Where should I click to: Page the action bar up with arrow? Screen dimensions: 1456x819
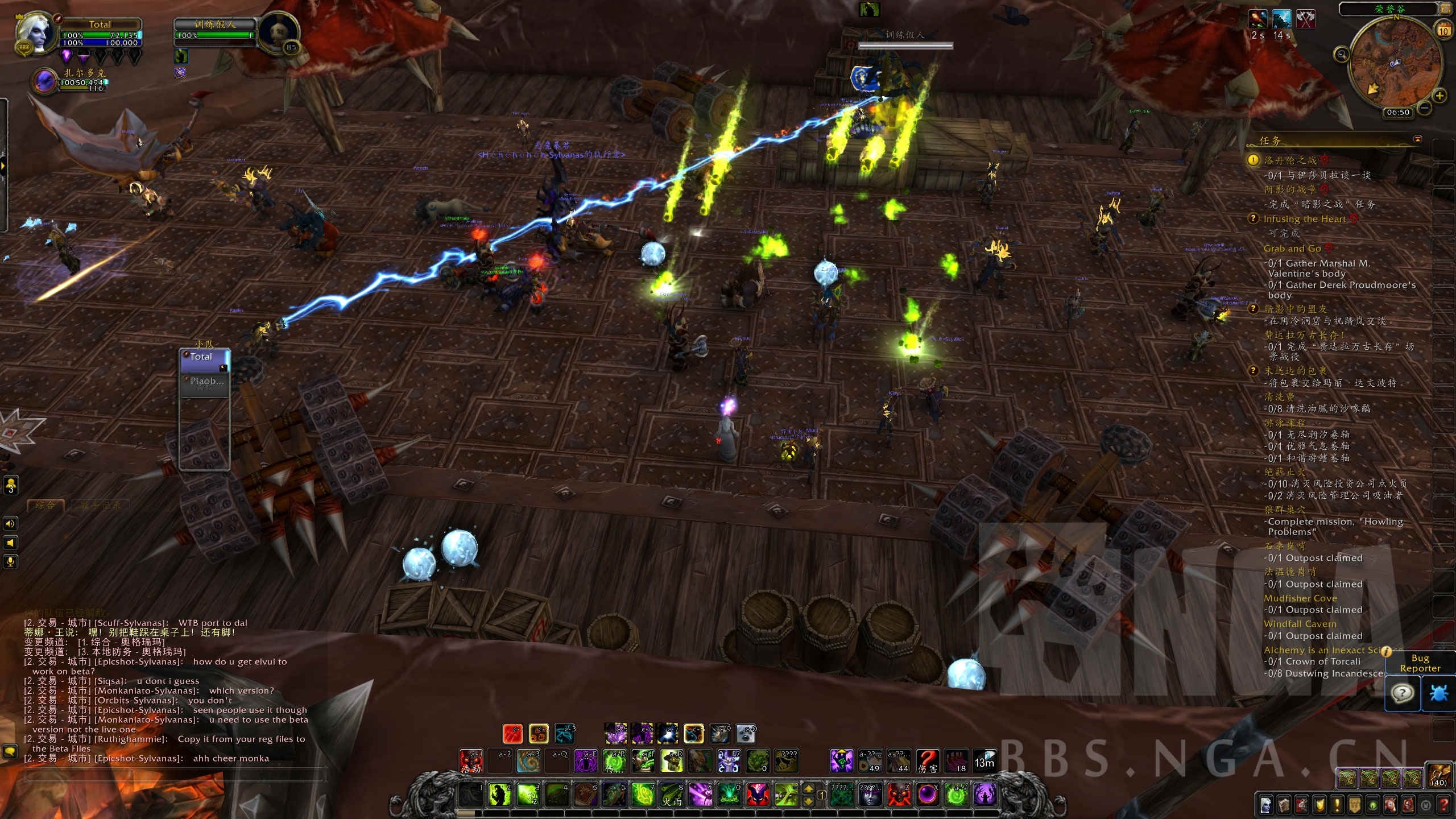[x=808, y=789]
